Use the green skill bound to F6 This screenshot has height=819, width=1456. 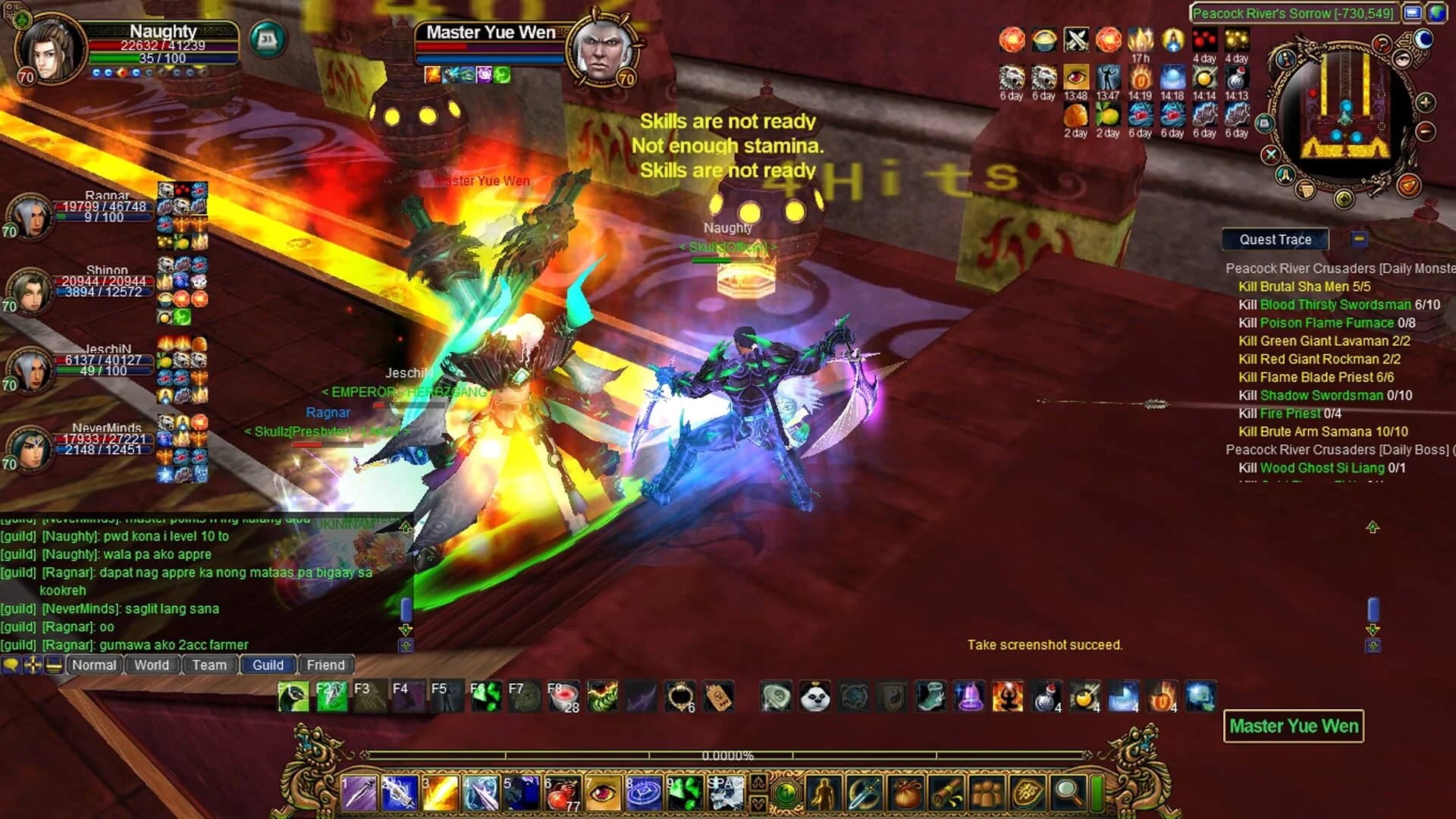click(487, 695)
